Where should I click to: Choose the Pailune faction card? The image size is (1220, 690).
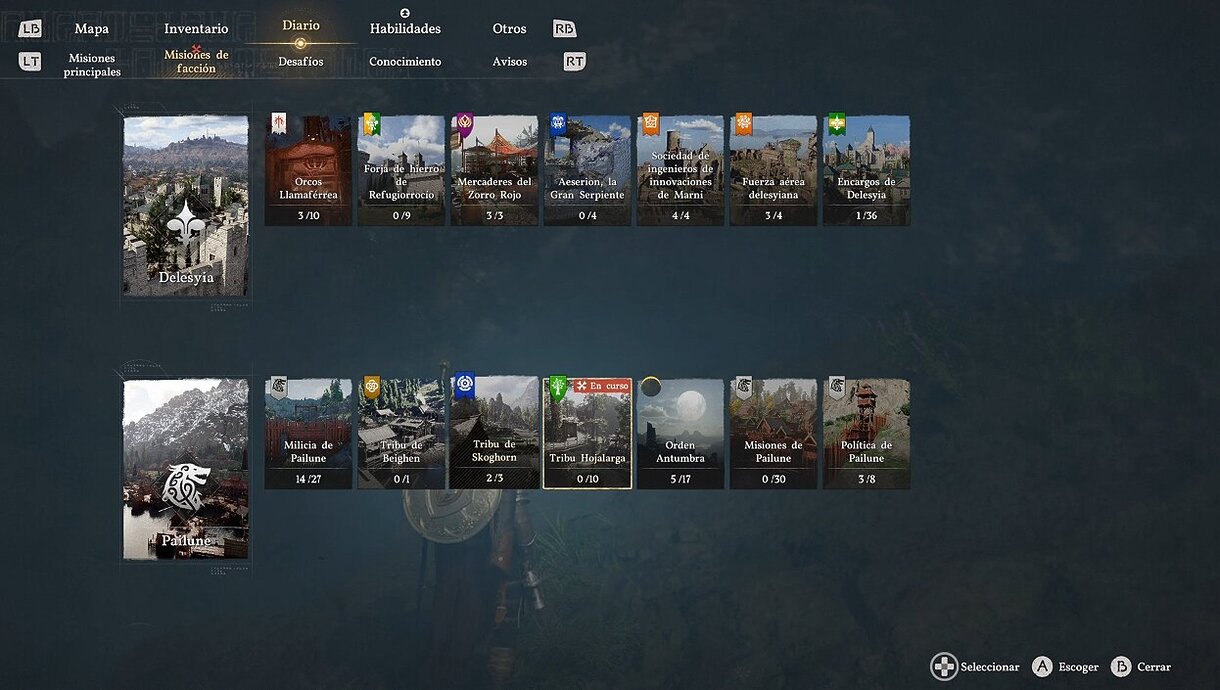click(186, 469)
